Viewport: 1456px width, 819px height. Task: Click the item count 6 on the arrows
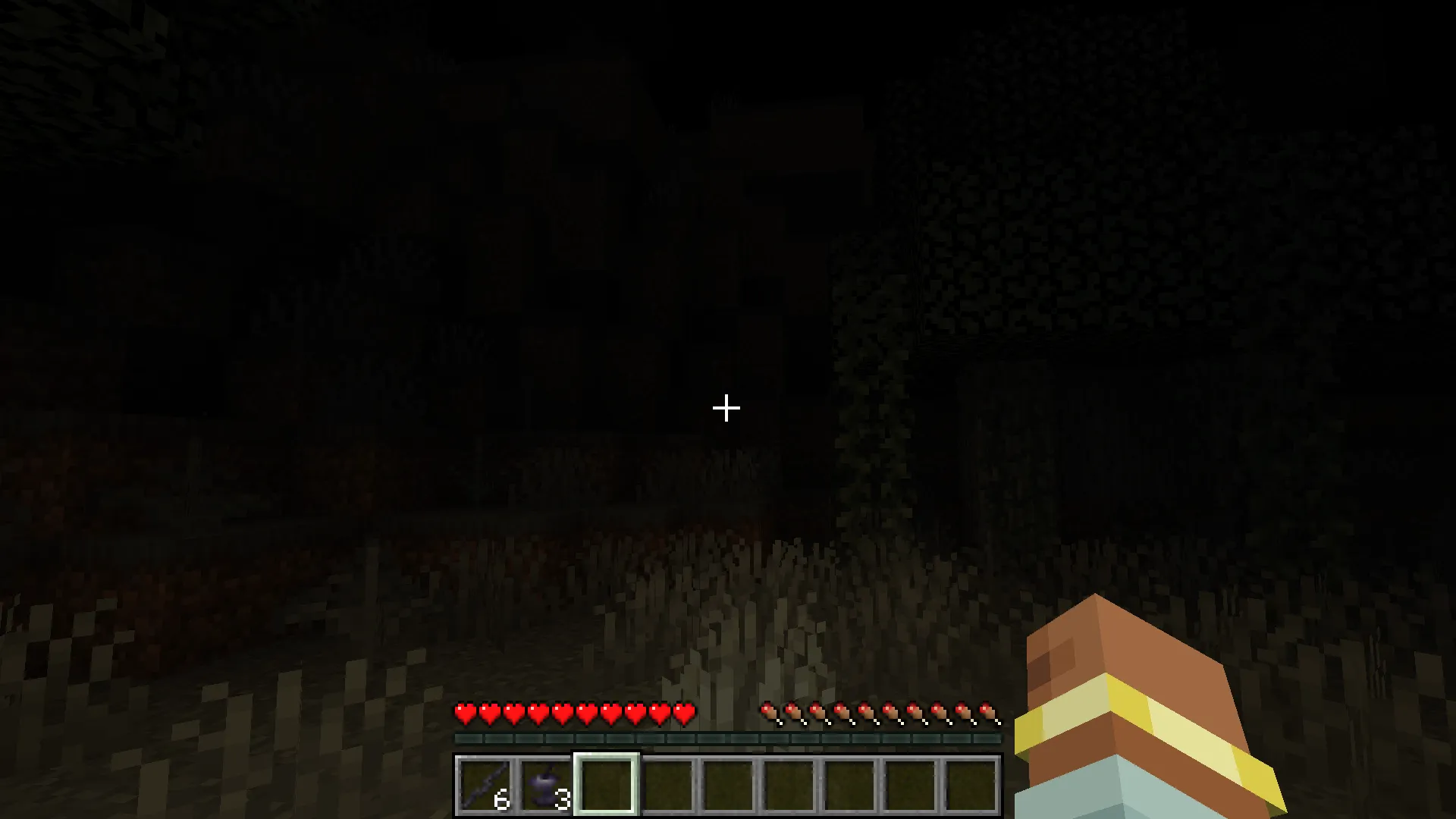pyautogui.click(x=503, y=799)
